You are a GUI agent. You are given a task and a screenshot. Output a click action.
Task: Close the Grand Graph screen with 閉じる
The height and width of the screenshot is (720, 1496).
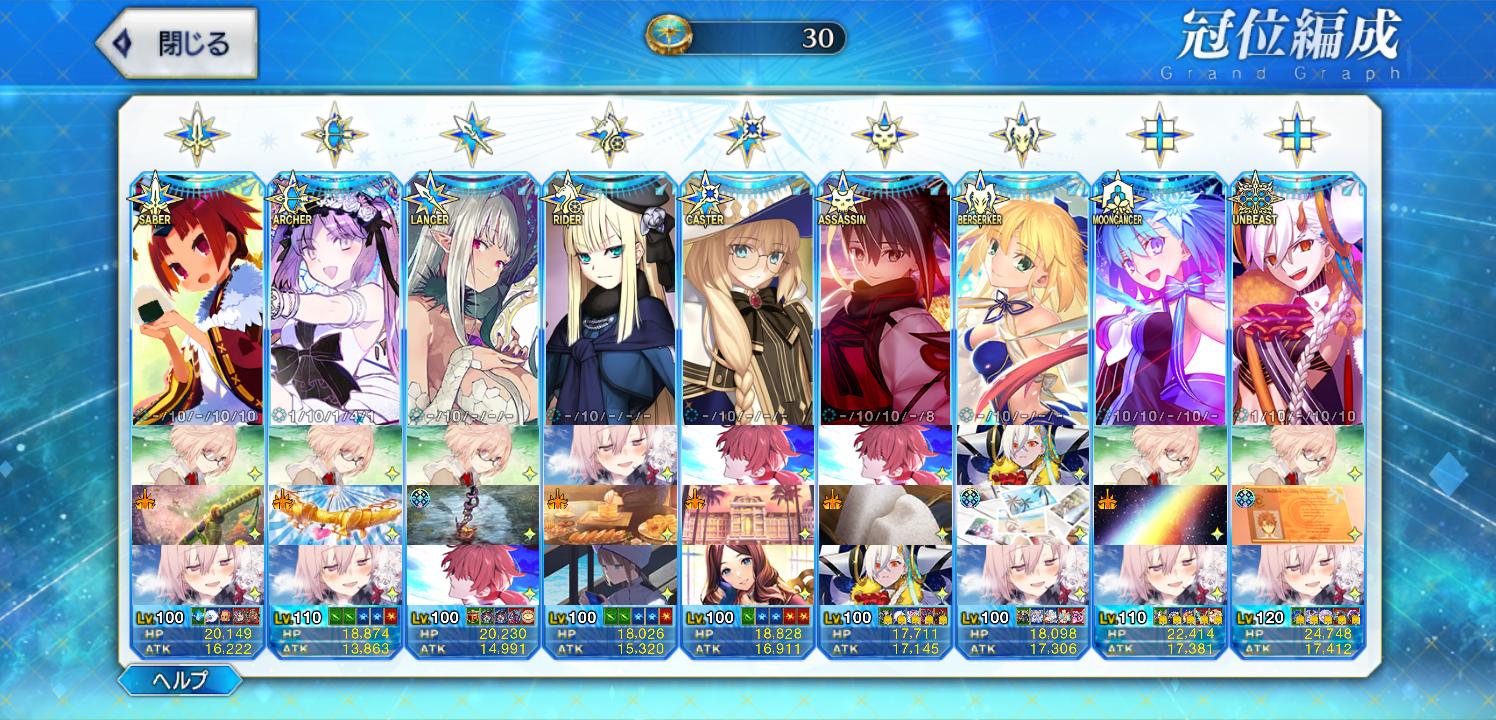coord(178,43)
